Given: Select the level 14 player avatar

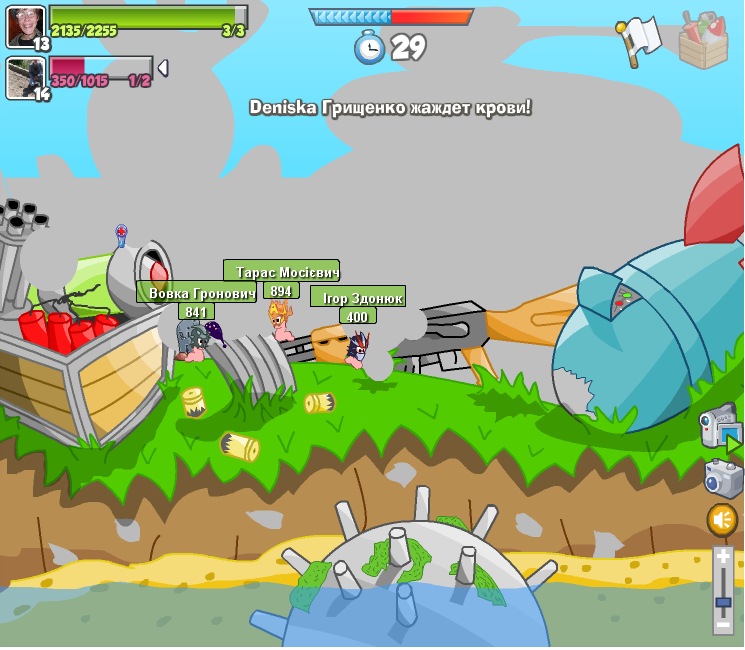Looking at the screenshot, I should [x=25, y=77].
